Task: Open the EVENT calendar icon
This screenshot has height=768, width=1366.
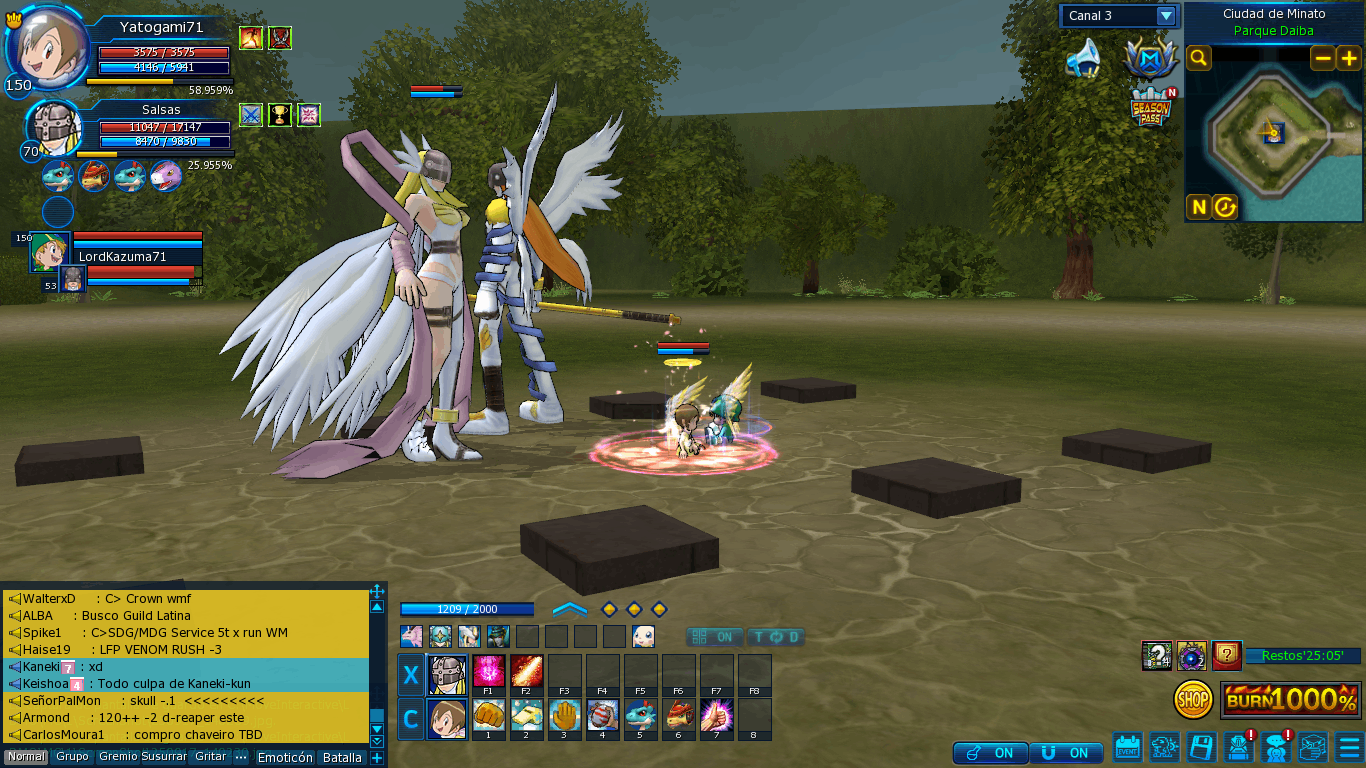Action: 1128,747
